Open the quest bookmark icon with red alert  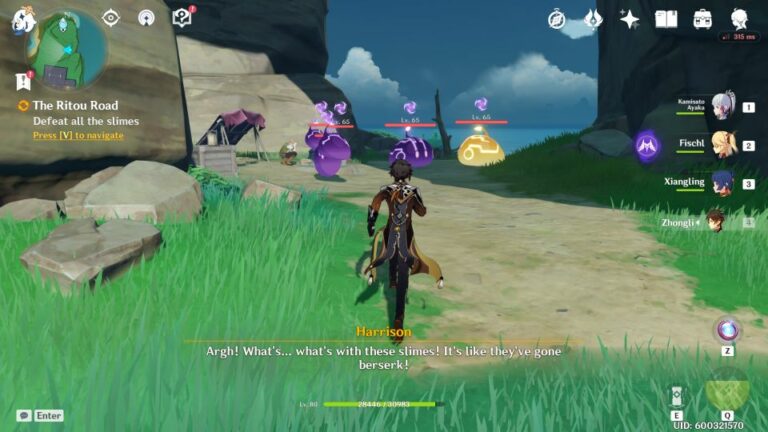point(24,81)
